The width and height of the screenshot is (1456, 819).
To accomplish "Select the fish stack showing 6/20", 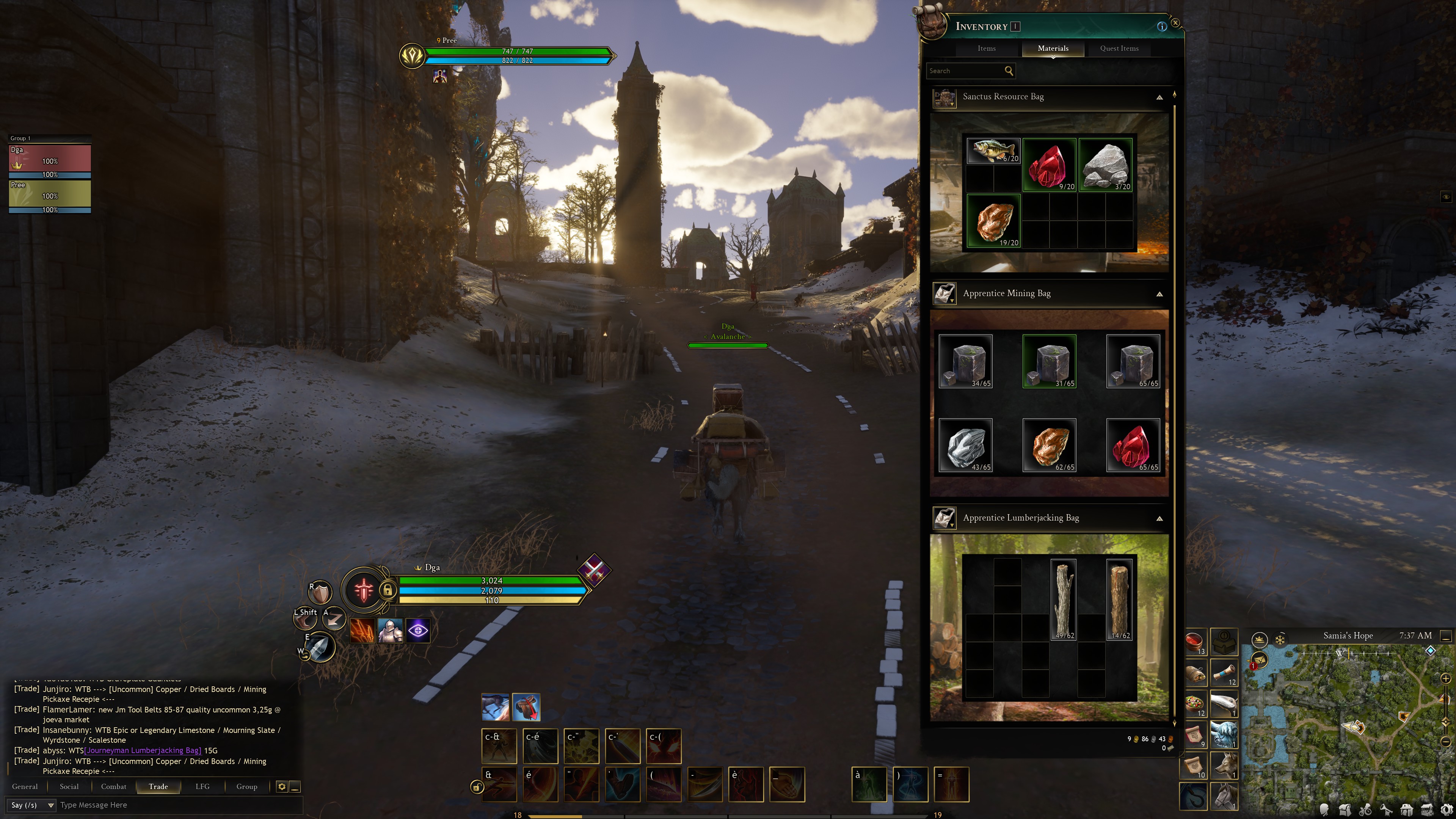I will click(993, 151).
